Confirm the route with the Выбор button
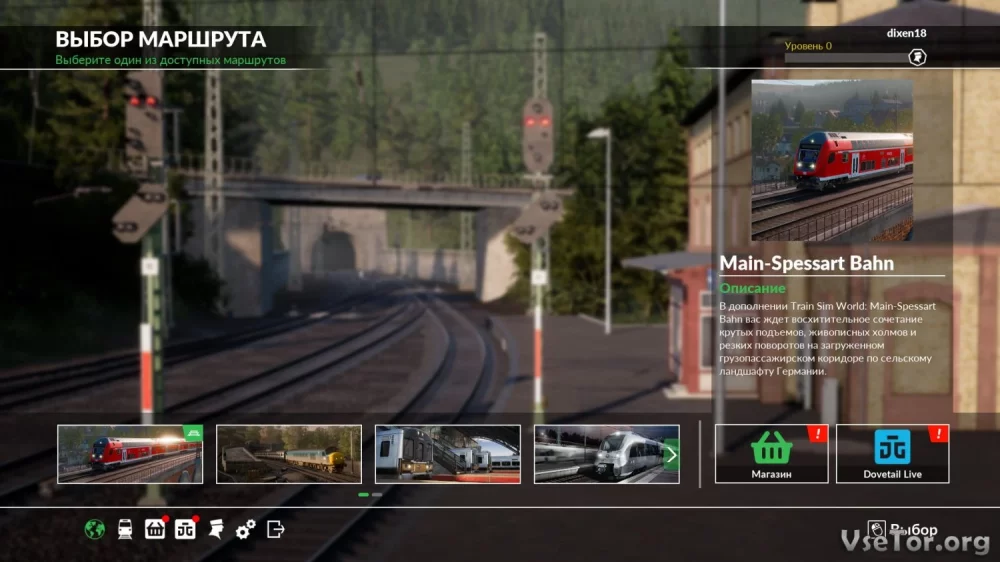Viewport: 1000px width, 562px height. pos(904,530)
